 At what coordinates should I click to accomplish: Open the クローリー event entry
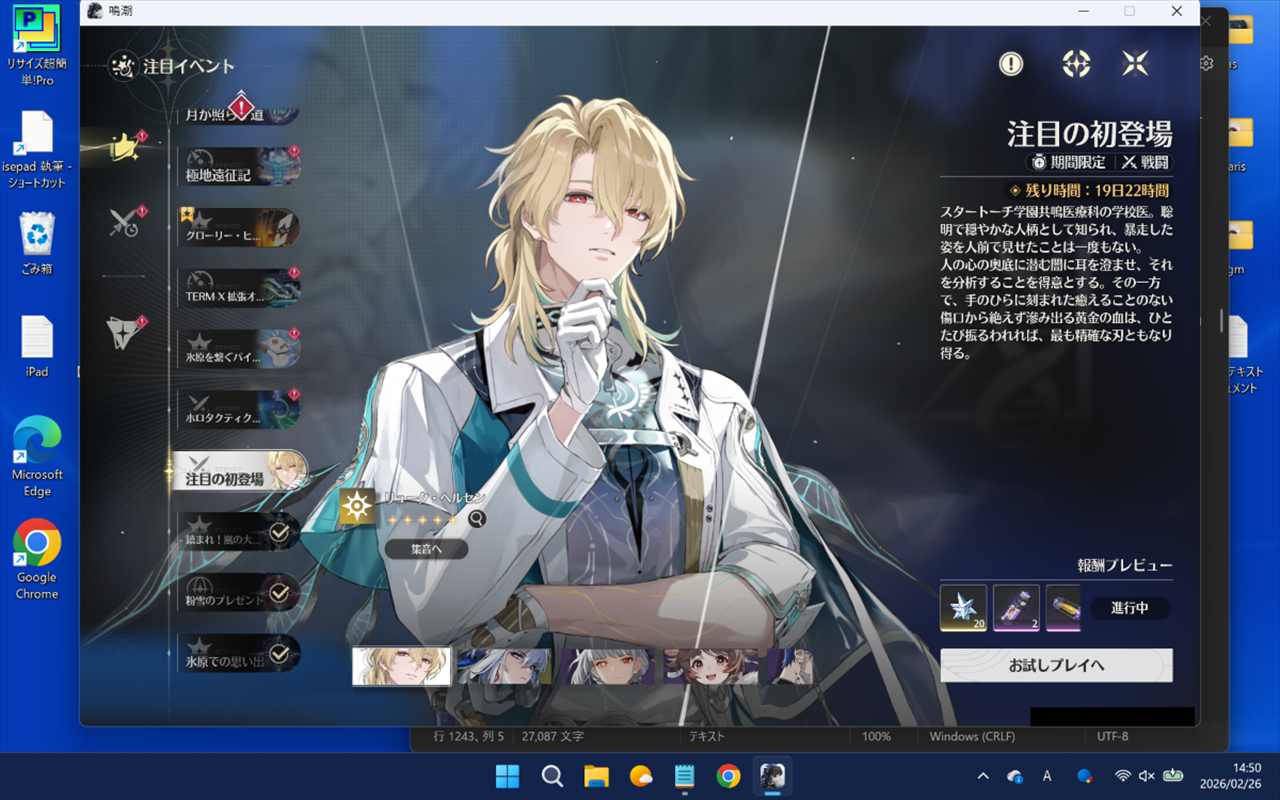(238, 227)
